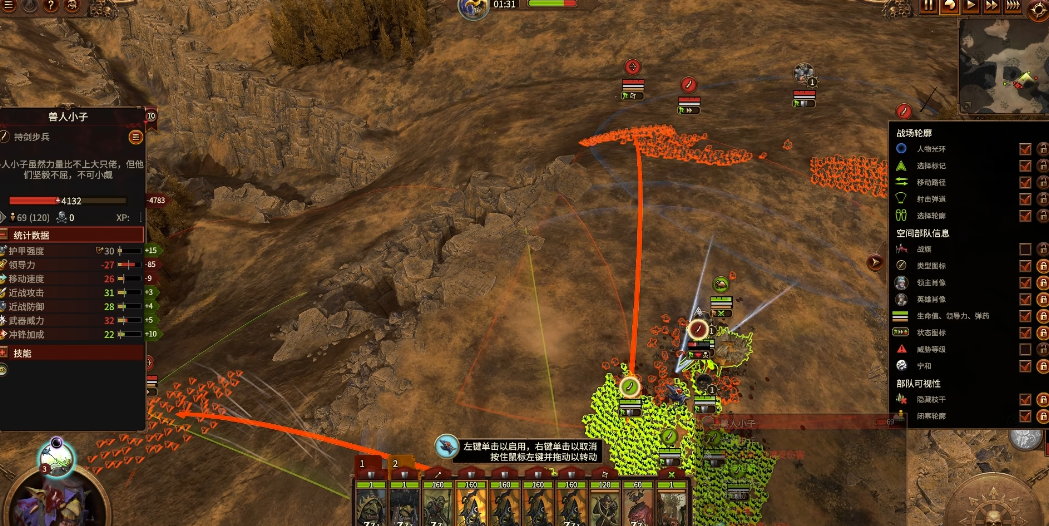1049x526 pixels.
Task: Toggle the 状态图标 checkbox
Action: 1025,333
